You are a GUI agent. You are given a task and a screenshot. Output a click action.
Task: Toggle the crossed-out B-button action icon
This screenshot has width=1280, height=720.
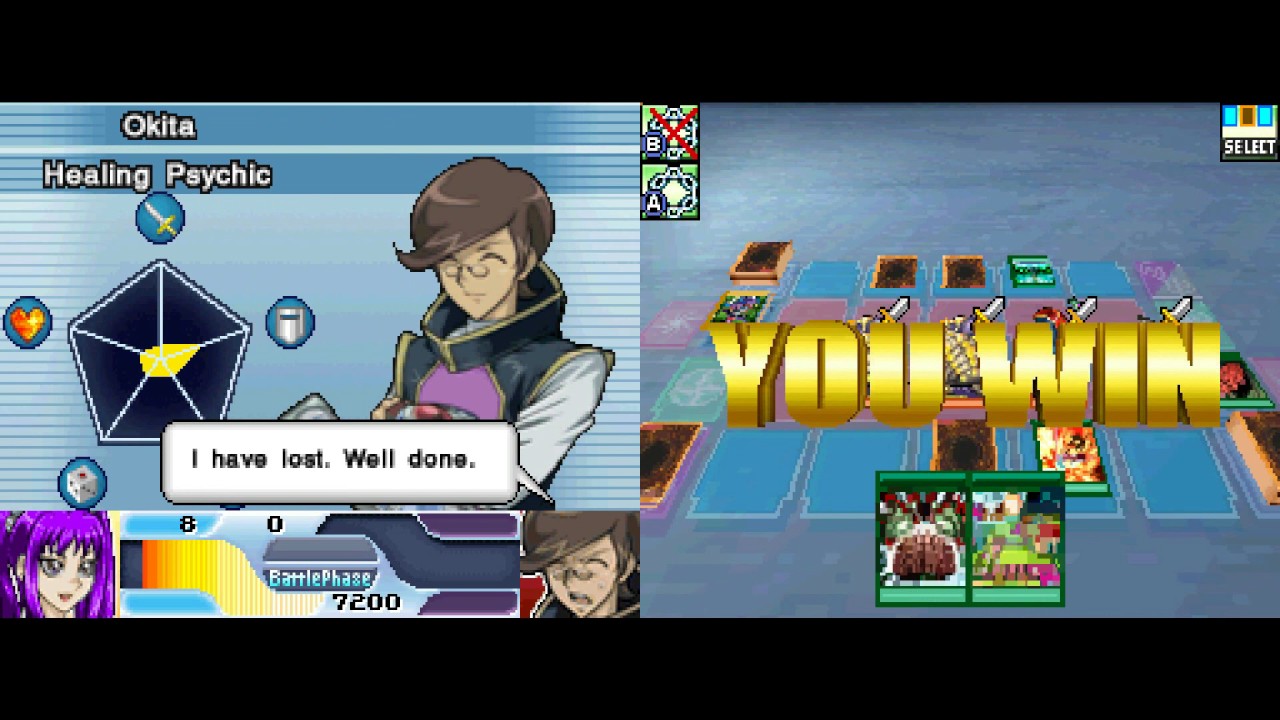click(670, 131)
